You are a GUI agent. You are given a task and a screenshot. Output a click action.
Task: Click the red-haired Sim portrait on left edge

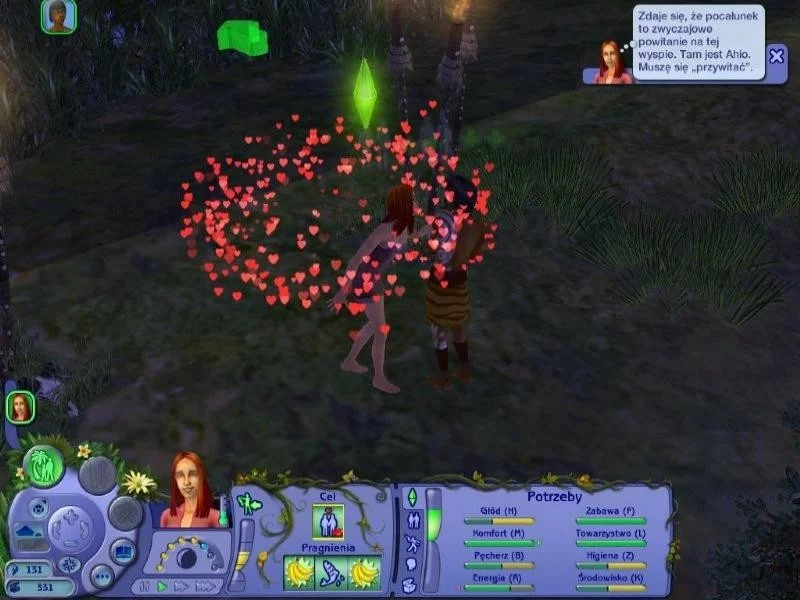[20, 406]
